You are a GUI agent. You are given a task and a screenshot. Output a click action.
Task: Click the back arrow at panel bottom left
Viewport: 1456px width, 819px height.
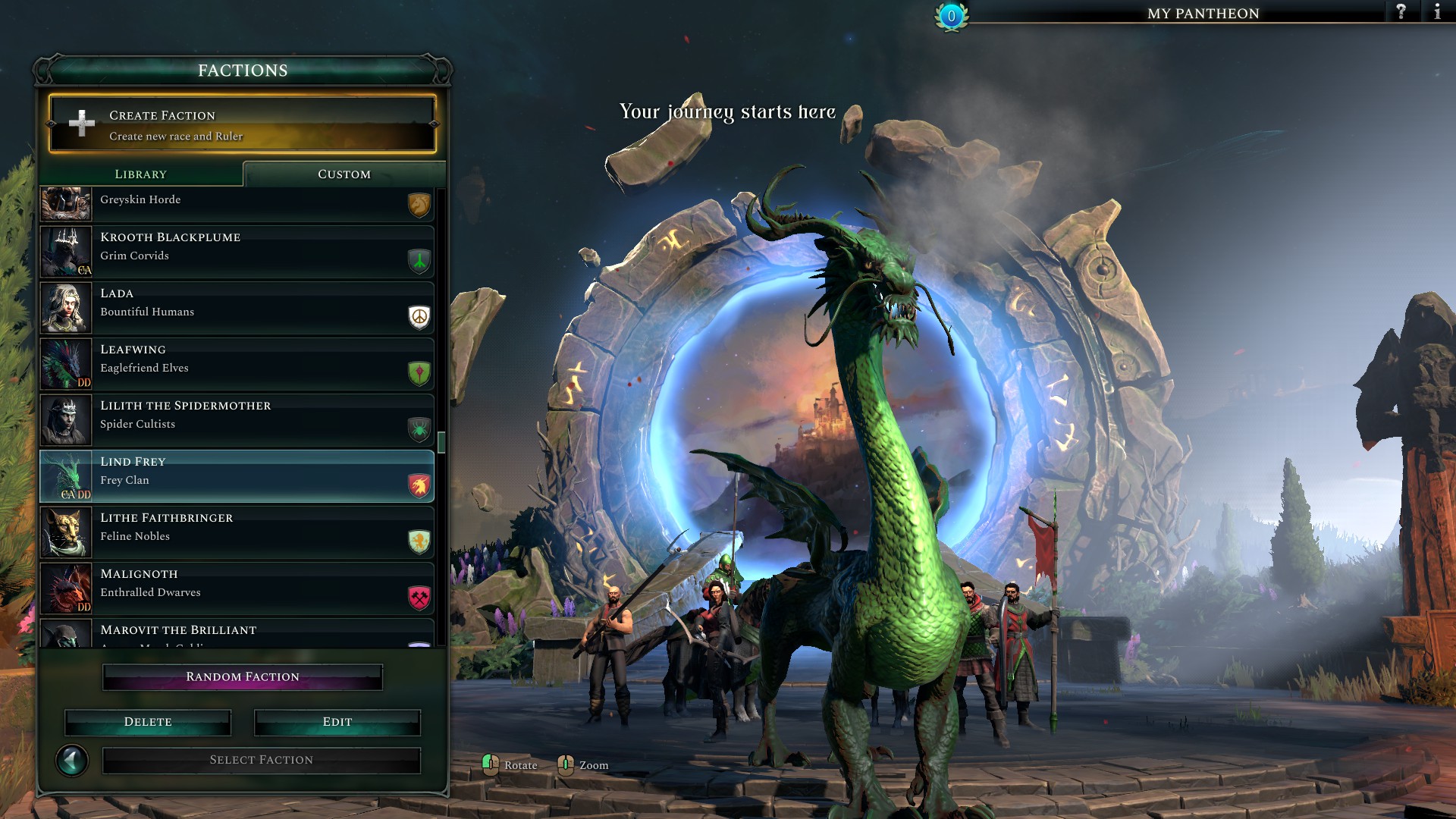tap(72, 759)
